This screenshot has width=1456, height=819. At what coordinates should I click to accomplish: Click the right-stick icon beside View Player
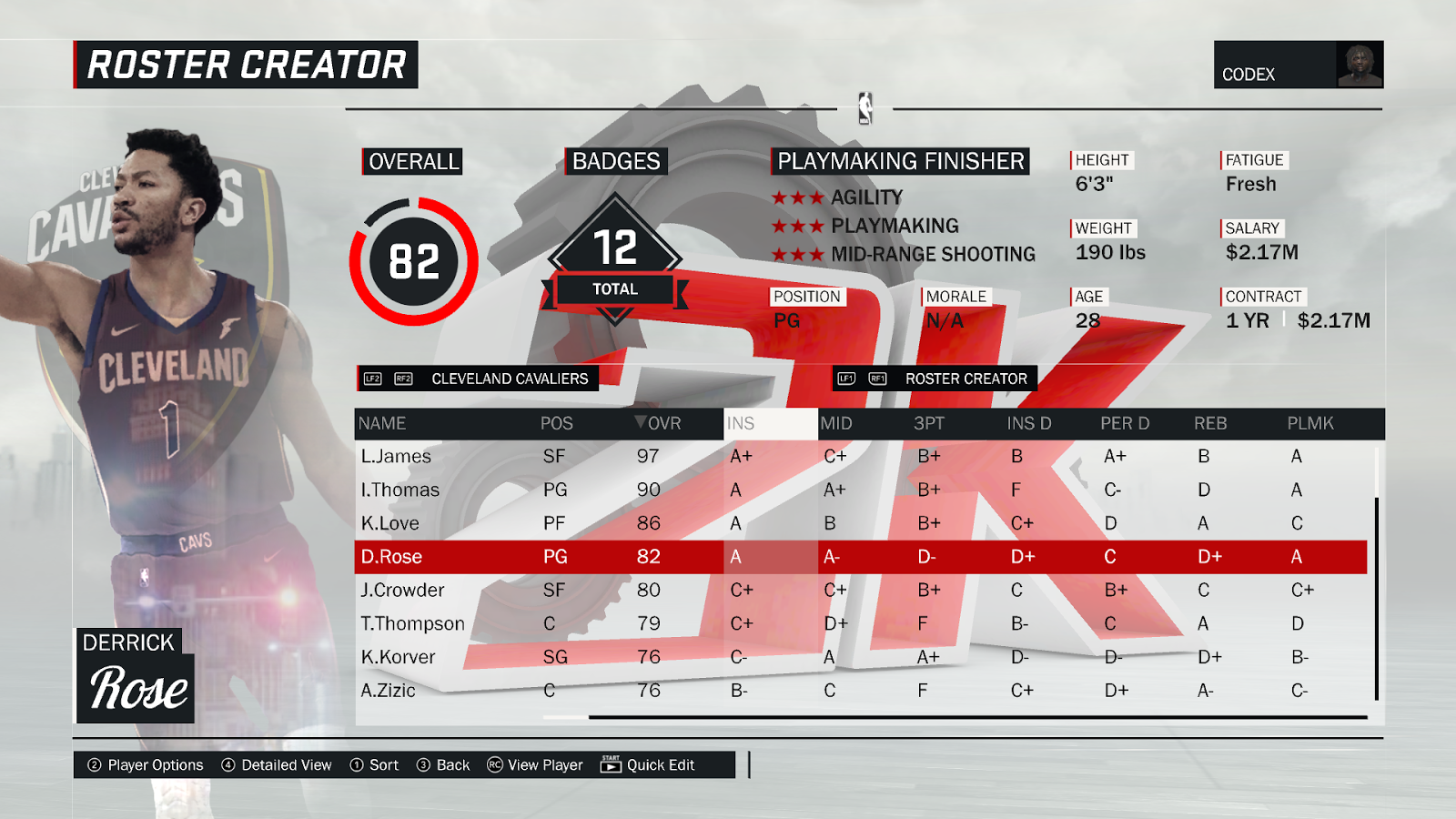point(493,764)
